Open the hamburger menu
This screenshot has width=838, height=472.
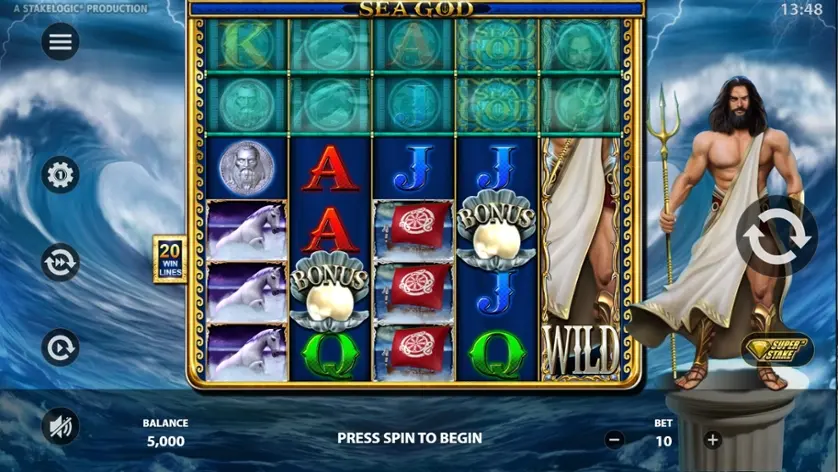coord(60,41)
